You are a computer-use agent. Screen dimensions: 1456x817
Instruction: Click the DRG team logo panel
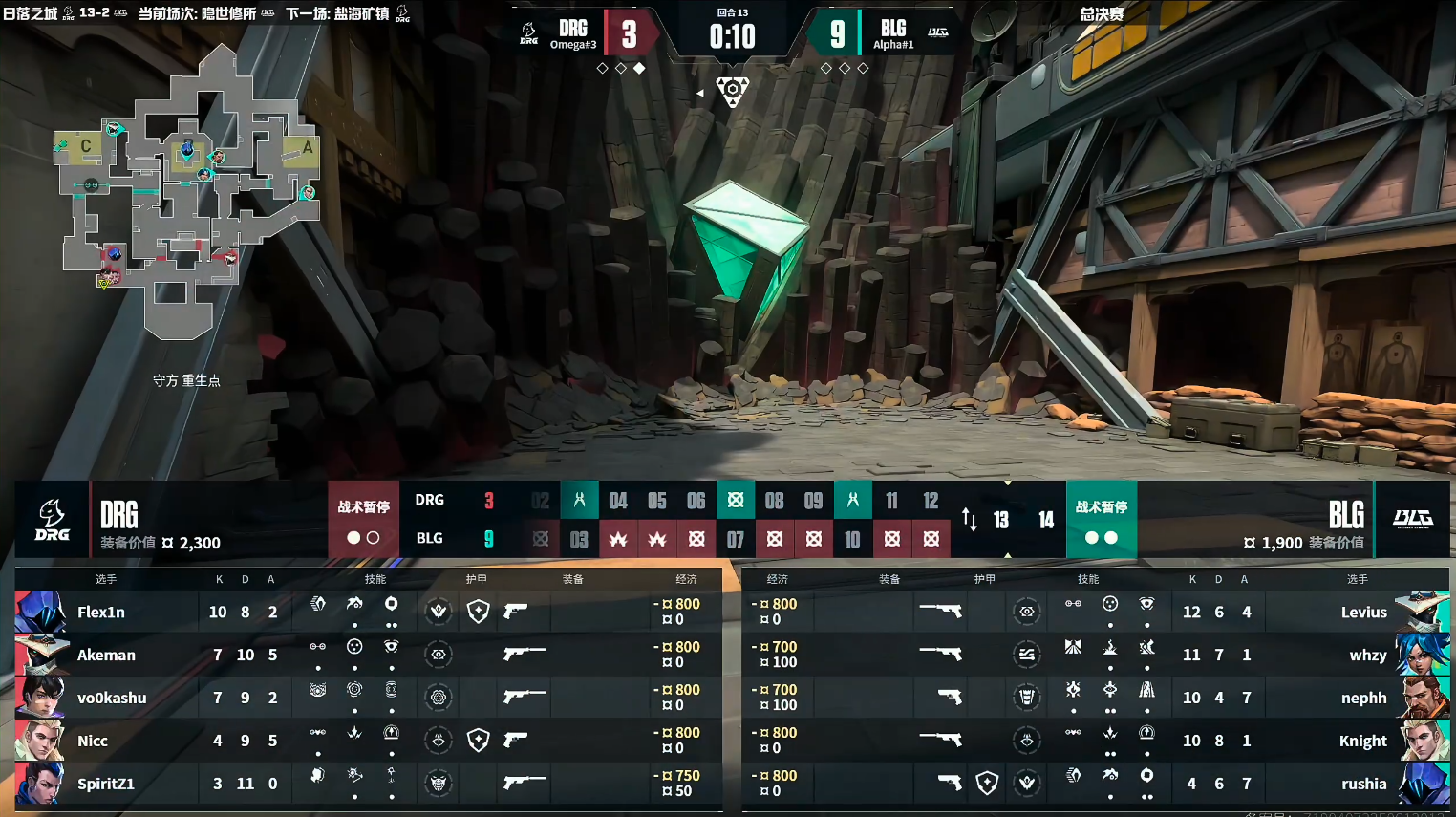coord(53,520)
